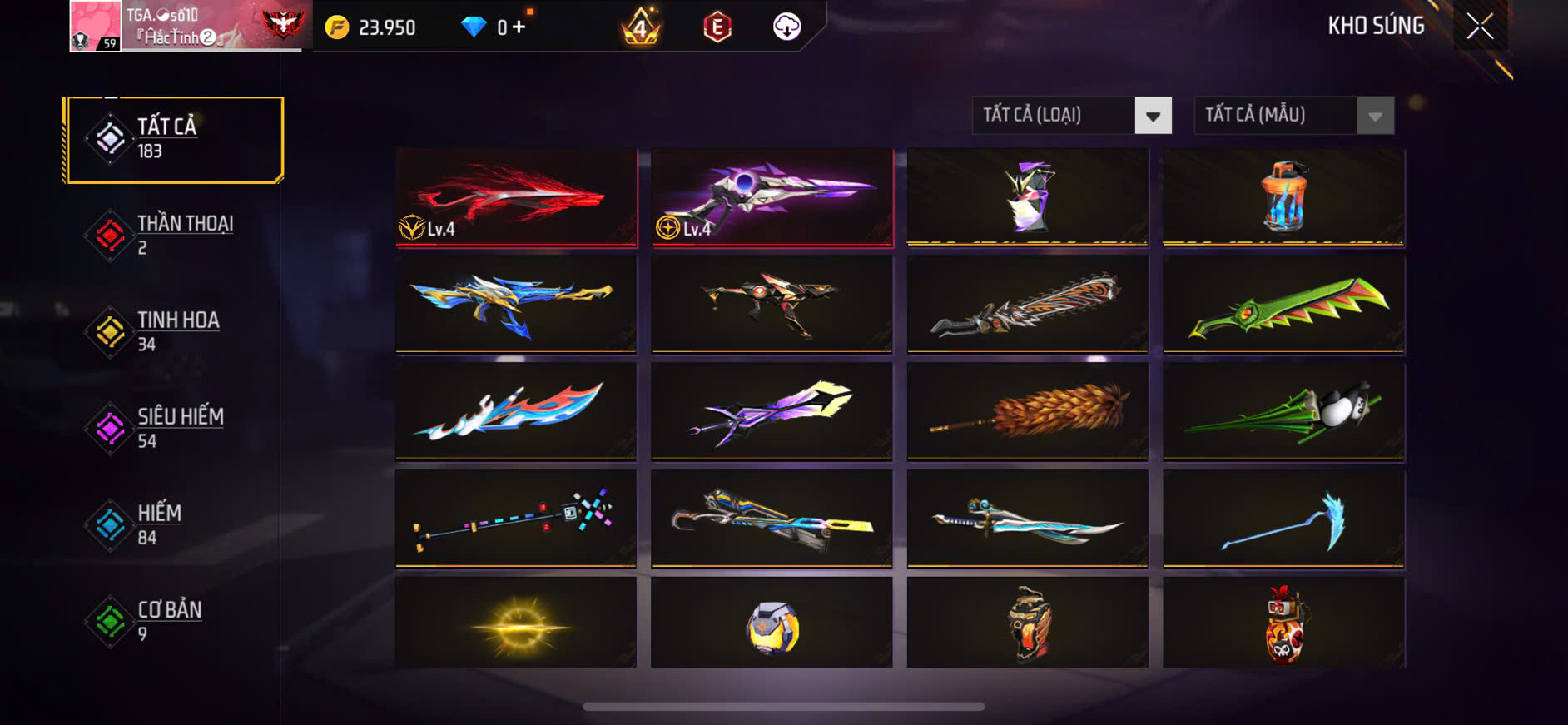This screenshot has height=725, width=1568.
Task: Click the red eagle rank badge
Action: point(287,25)
